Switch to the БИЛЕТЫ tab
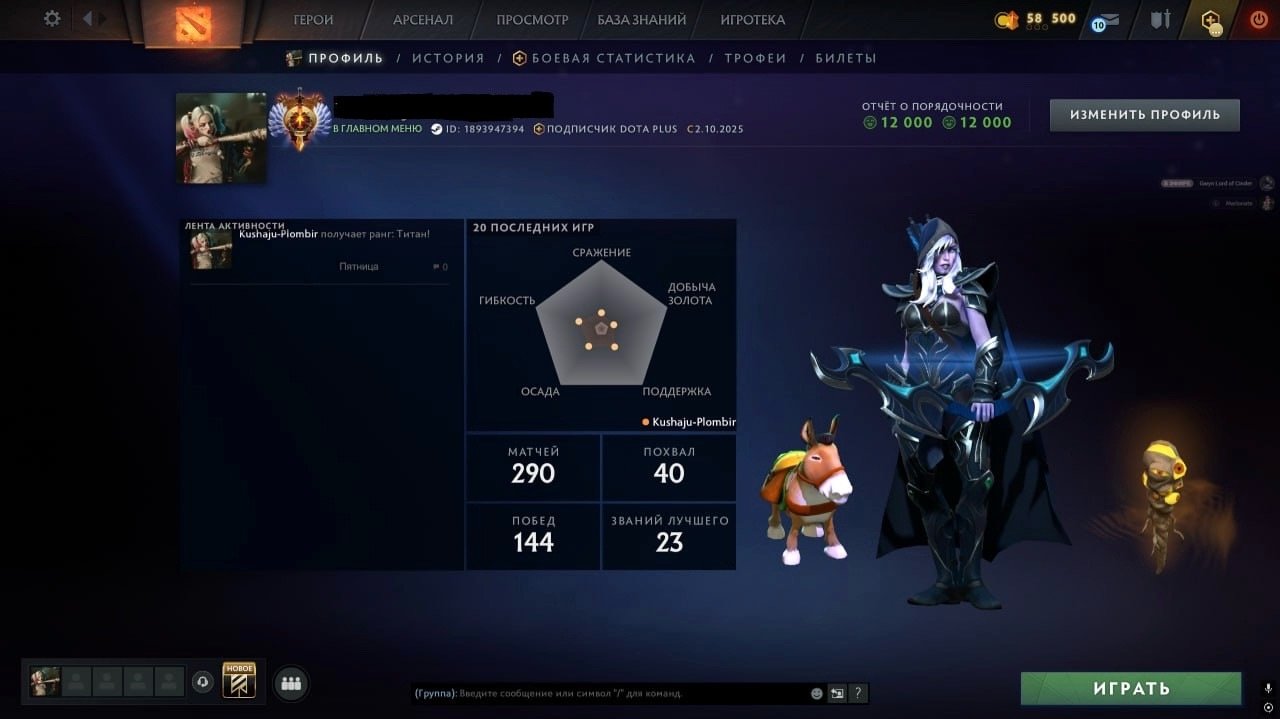This screenshot has width=1280, height=719. tap(846, 58)
